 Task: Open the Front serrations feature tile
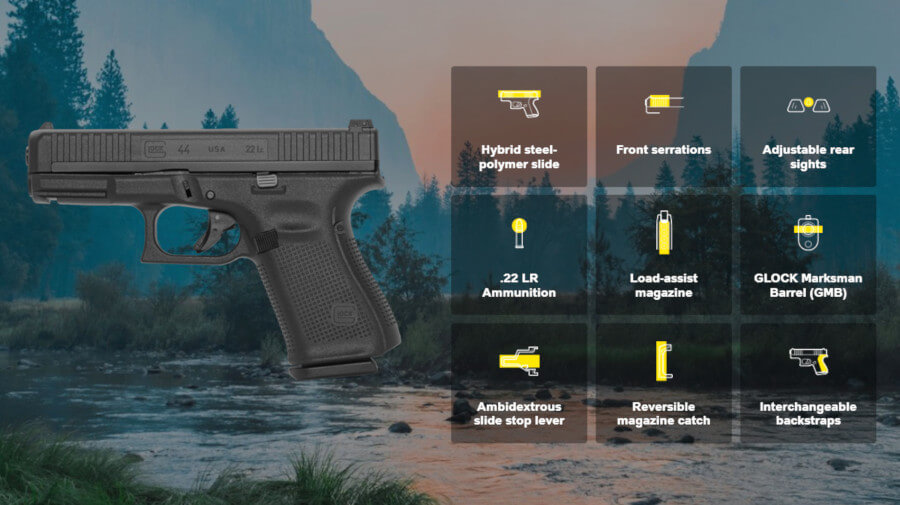click(663, 127)
